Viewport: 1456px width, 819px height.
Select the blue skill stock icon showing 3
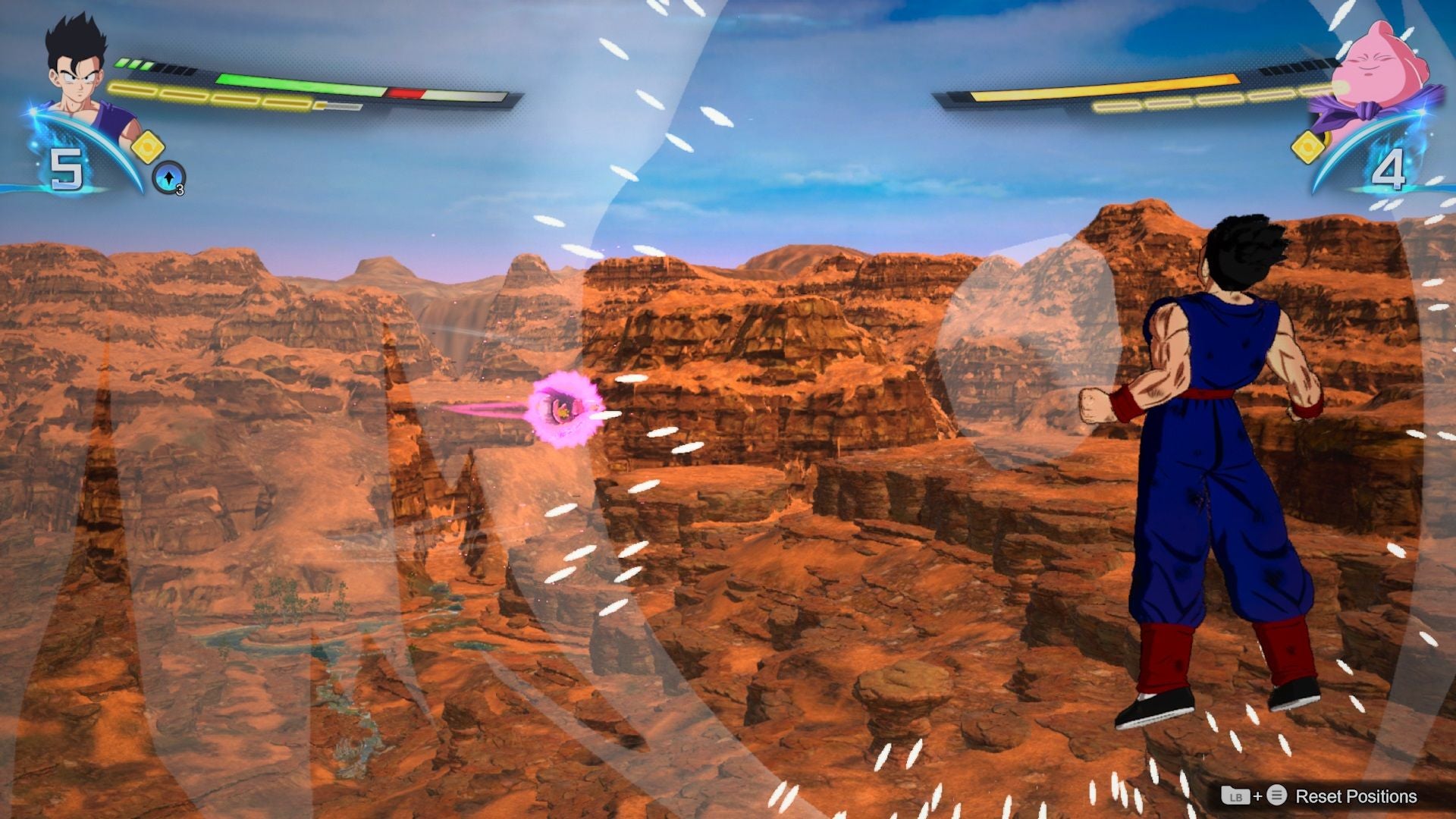[x=168, y=178]
